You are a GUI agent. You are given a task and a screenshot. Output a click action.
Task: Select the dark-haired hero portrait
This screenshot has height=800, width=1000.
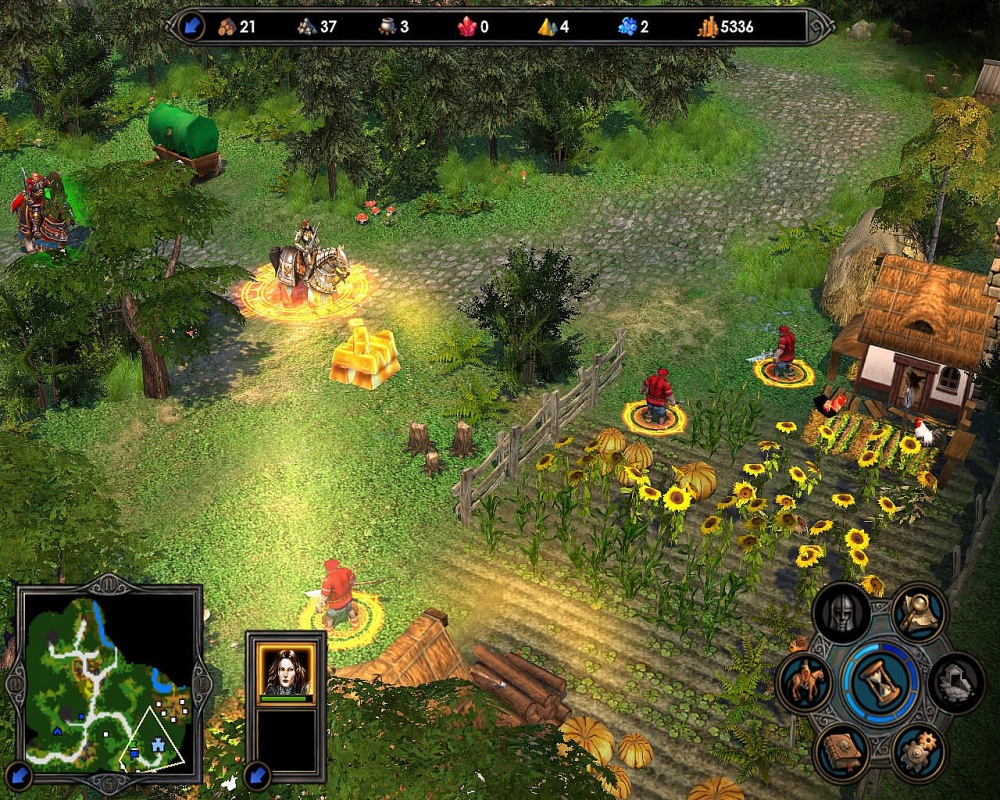(x=285, y=669)
